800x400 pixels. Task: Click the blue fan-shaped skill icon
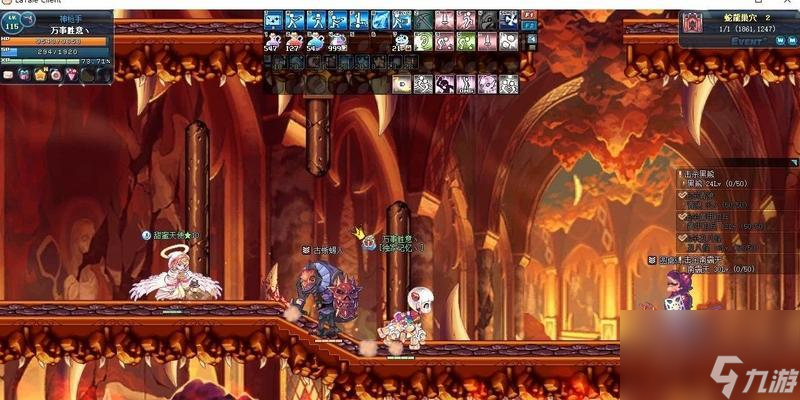508,20
